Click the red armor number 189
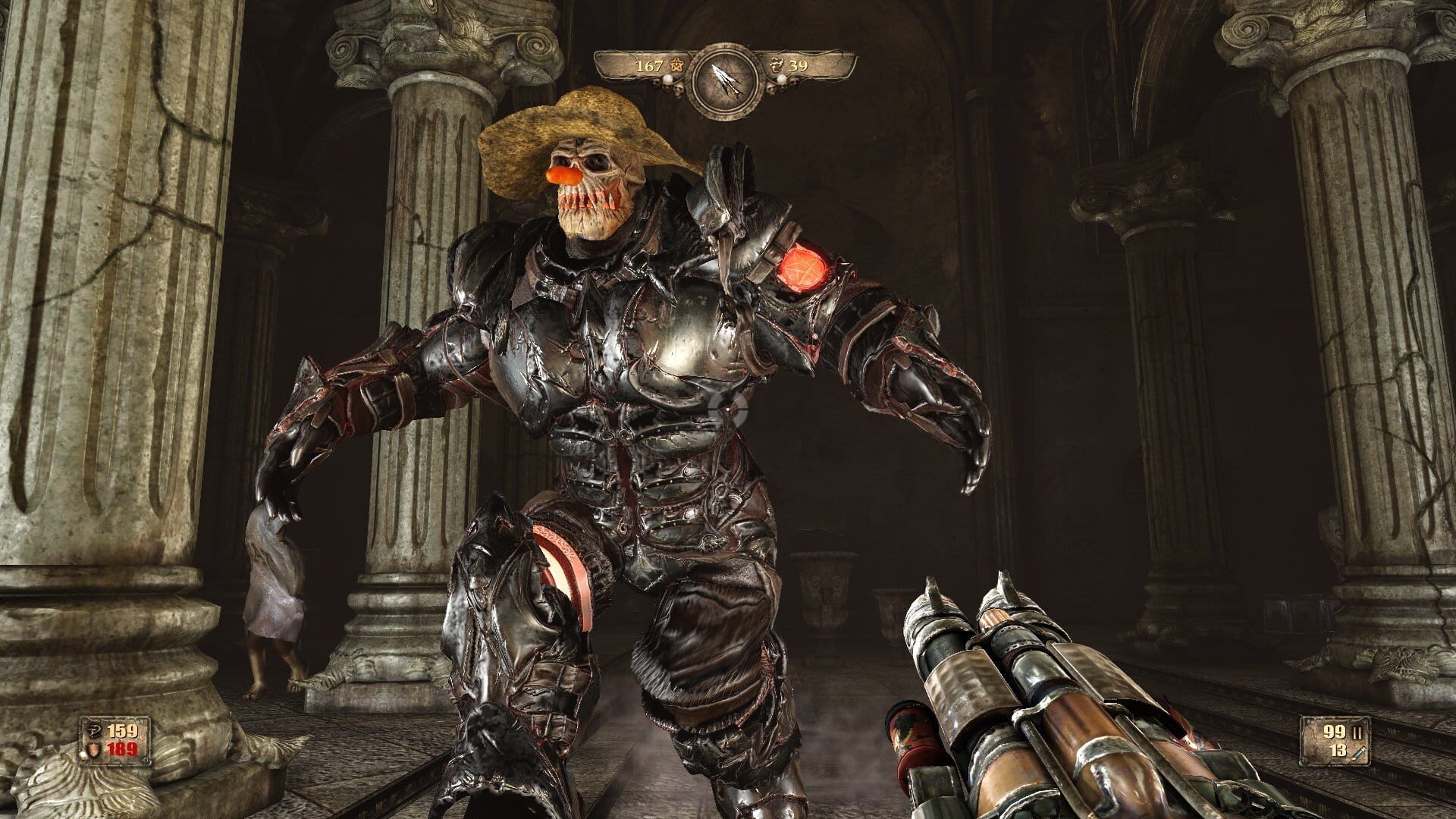 coord(122,748)
